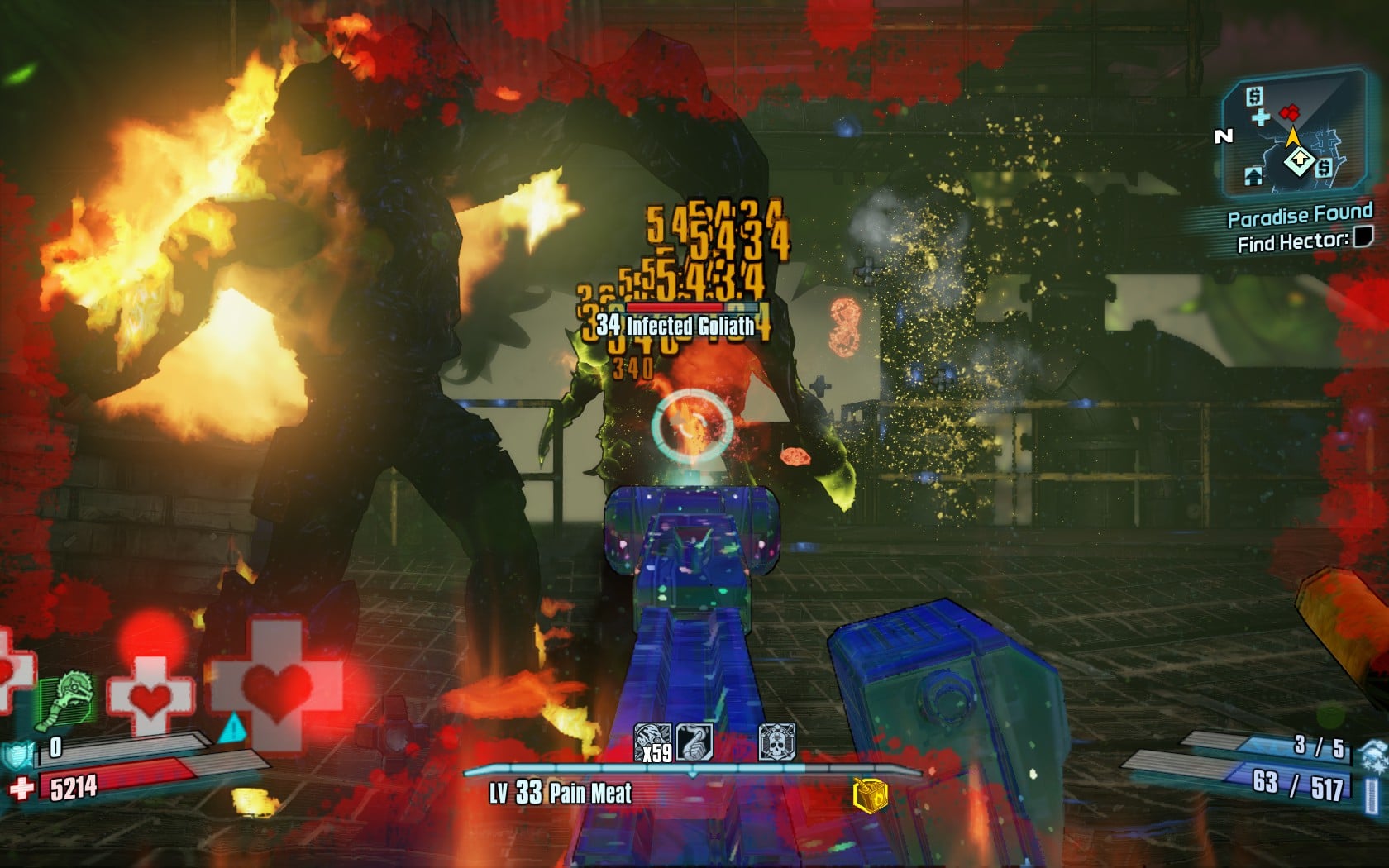1389x868 pixels.
Task: Click the LV 33 Pain Meat nameplate
Action: (559, 791)
